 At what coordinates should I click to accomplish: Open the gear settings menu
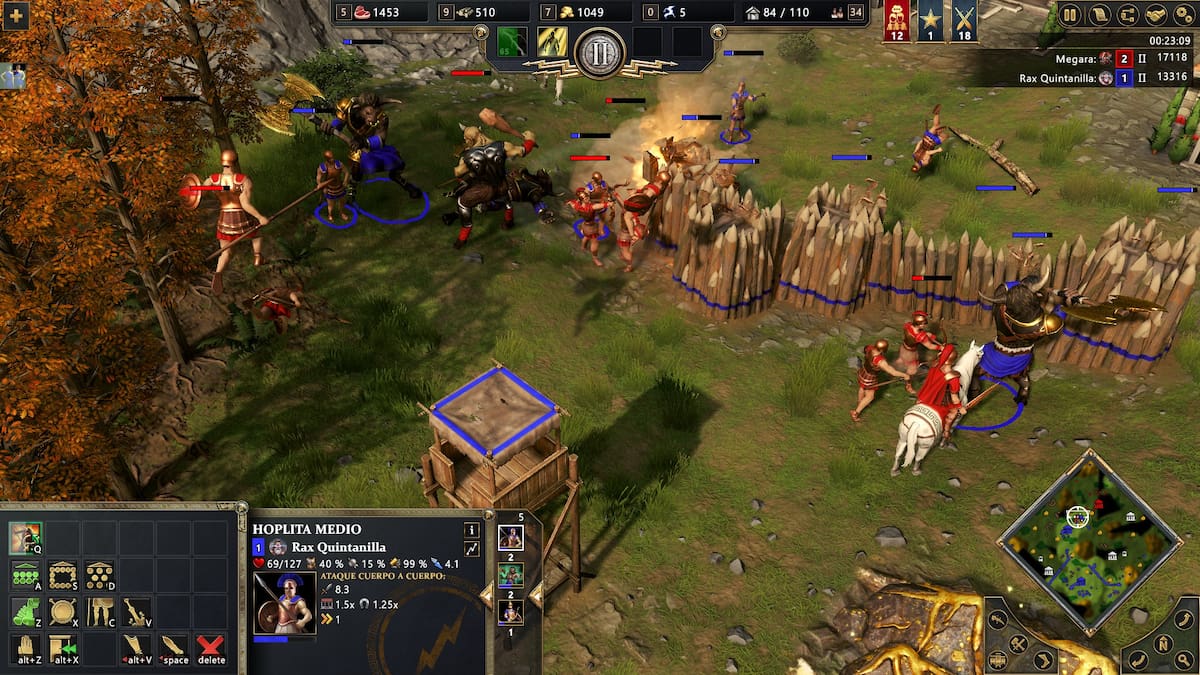click(x=1184, y=15)
